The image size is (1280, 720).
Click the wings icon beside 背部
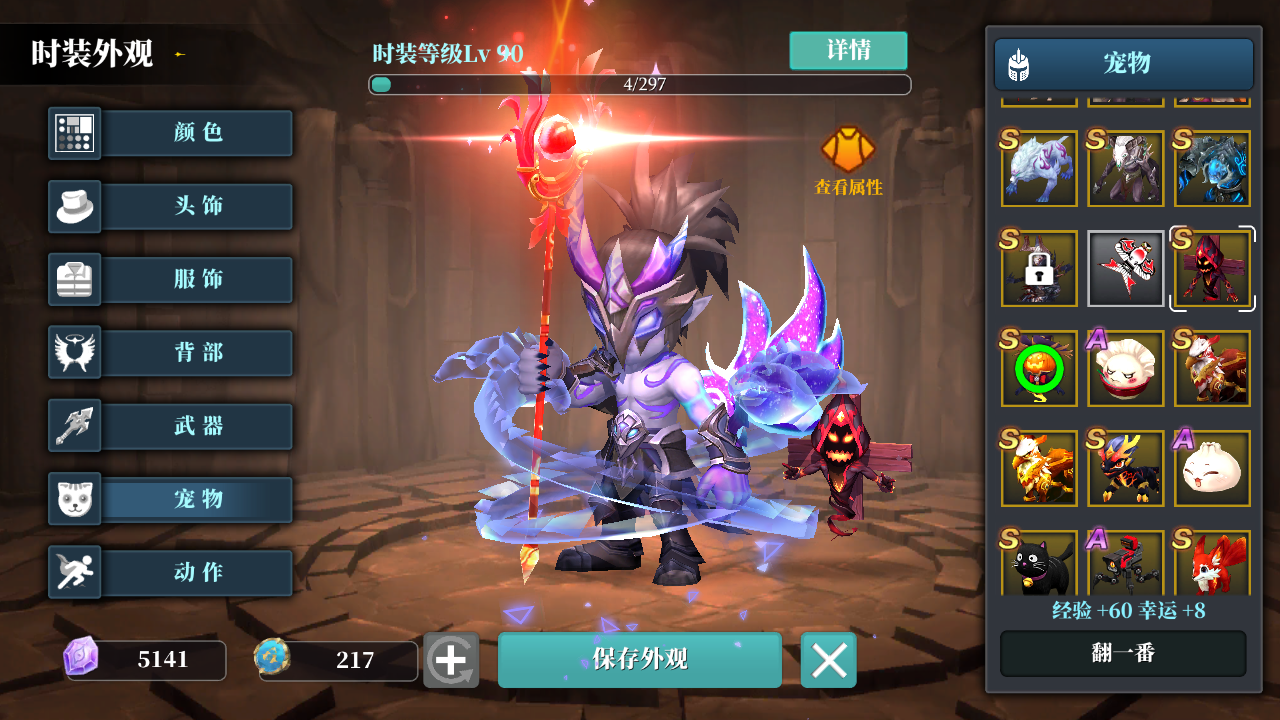(x=74, y=352)
